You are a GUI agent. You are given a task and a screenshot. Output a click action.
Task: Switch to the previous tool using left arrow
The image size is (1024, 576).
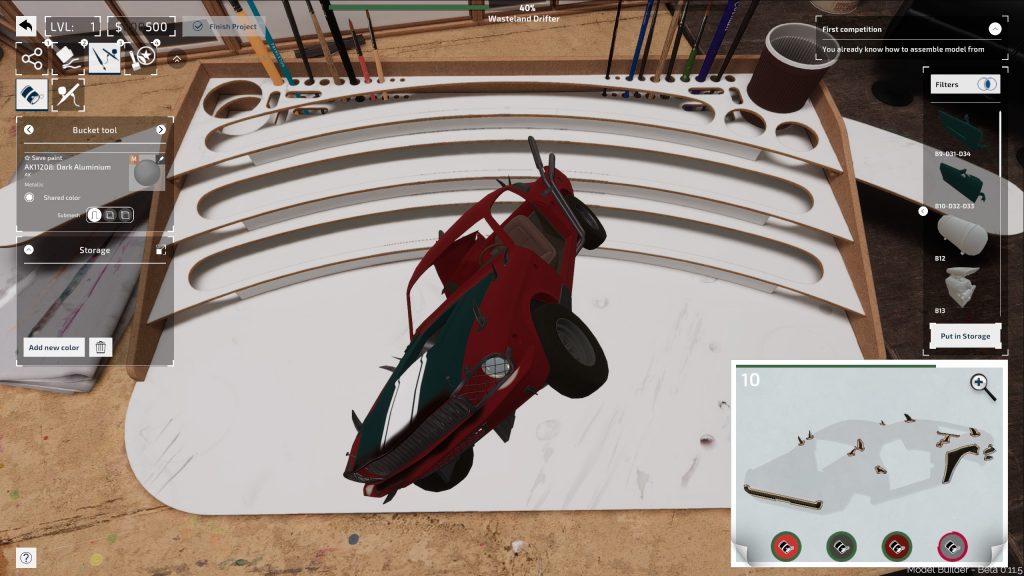pyautogui.click(x=29, y=130)
